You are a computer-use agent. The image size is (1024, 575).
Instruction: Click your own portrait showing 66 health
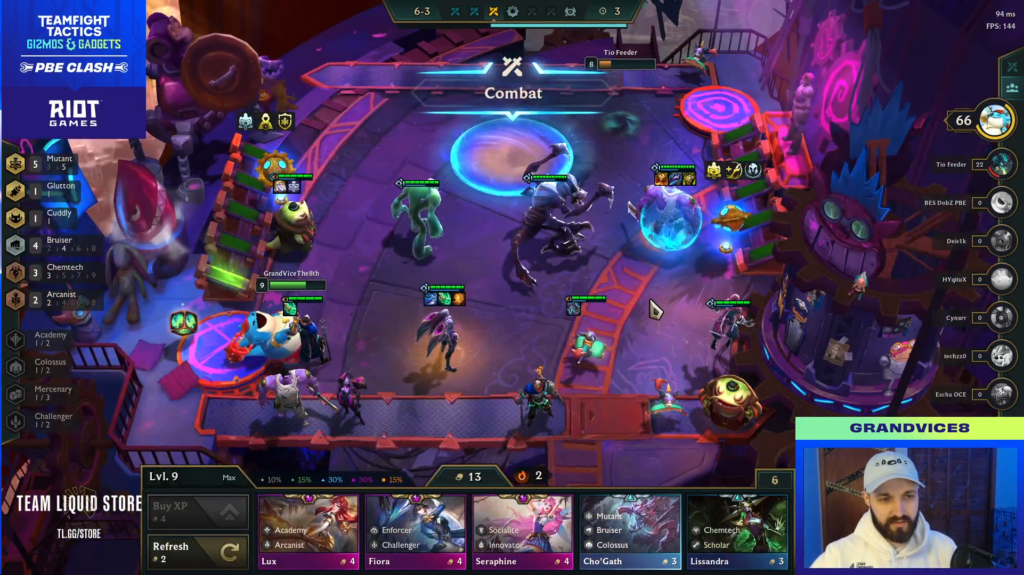[995, 120]
